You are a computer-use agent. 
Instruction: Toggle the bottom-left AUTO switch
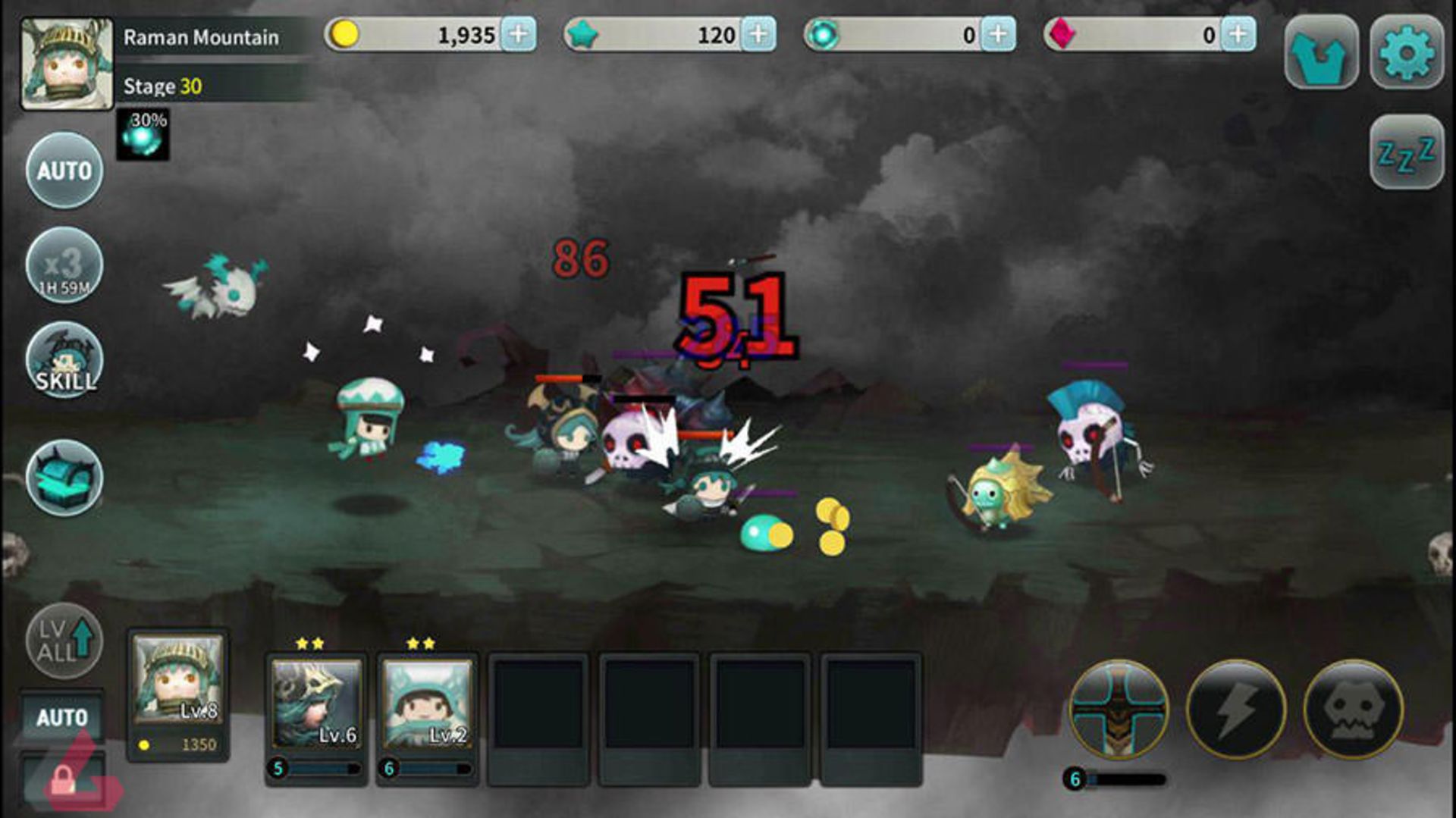pyautogui.click(x=64, y=715)
